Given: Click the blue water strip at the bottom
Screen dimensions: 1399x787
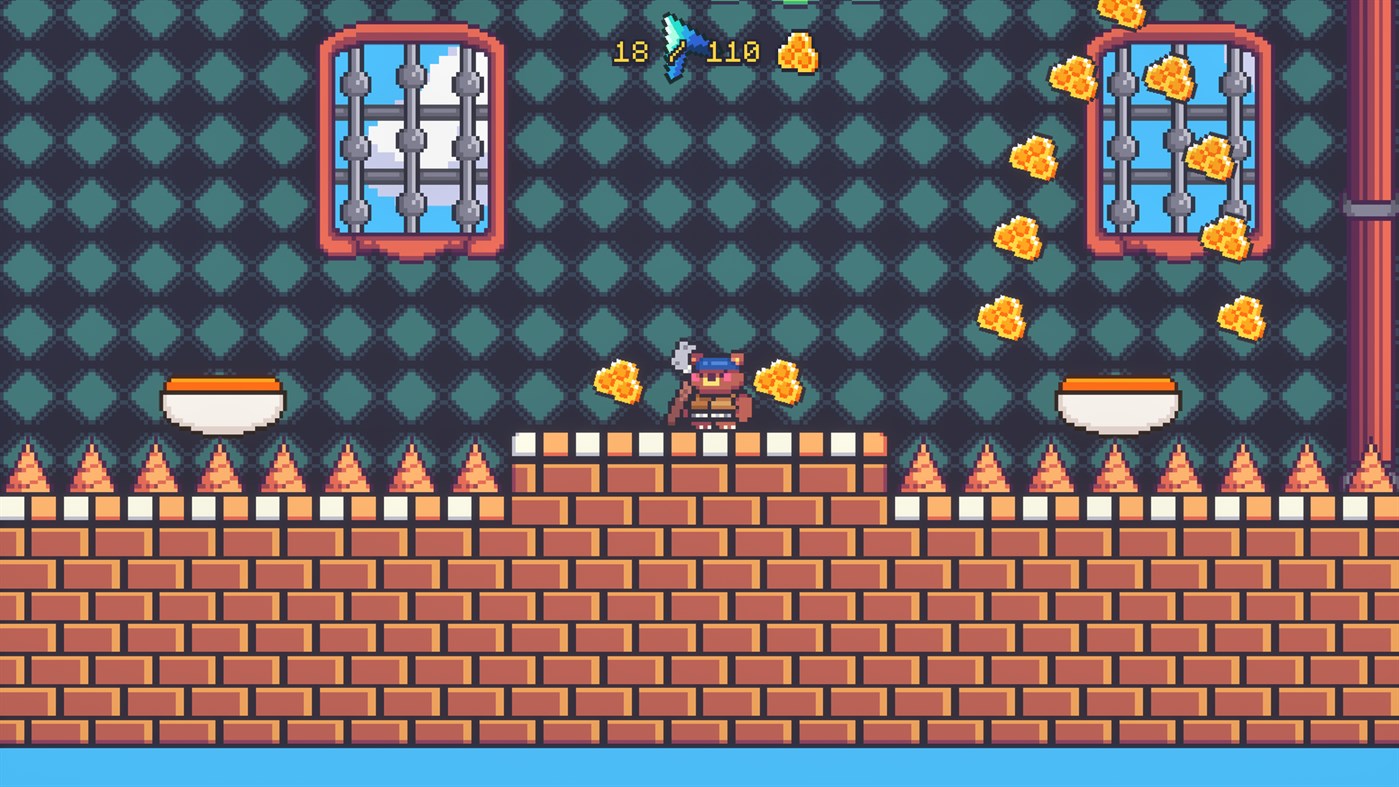Looking at the screenshot, I should pyautogui.click(x=700, y=765).
